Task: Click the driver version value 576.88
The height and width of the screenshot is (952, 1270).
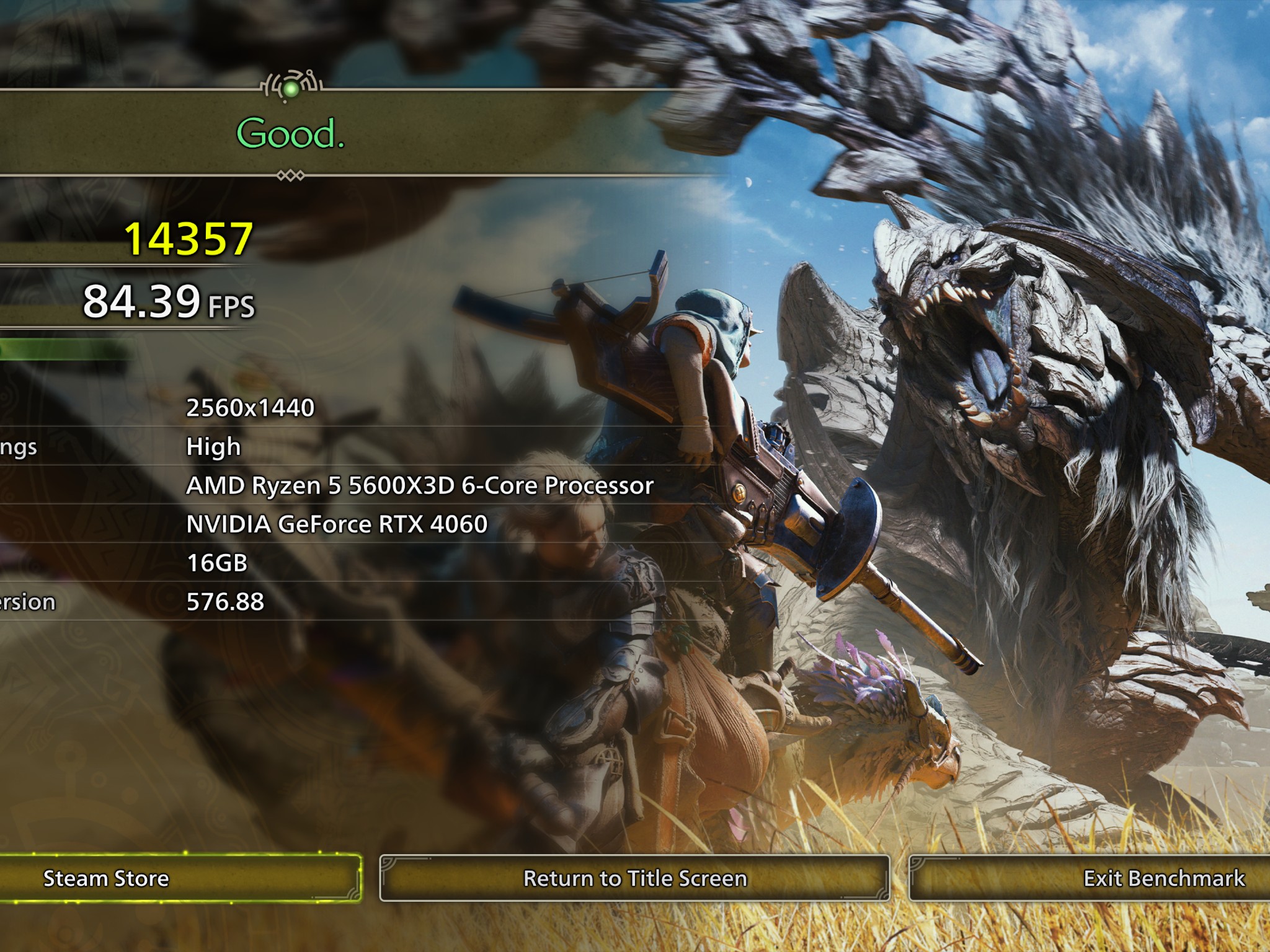Action: pyautogui.click(x=223, y=601)
